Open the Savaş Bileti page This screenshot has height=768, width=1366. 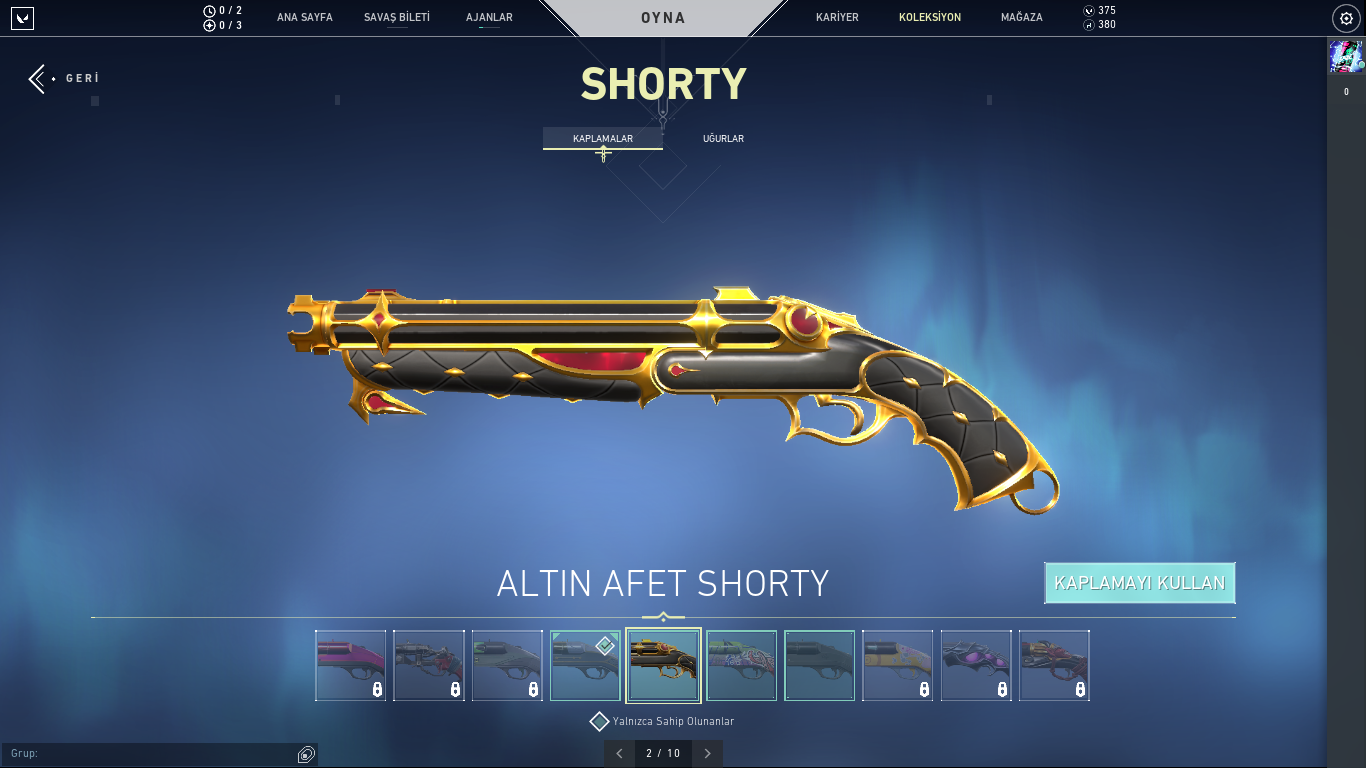(397, 17)
